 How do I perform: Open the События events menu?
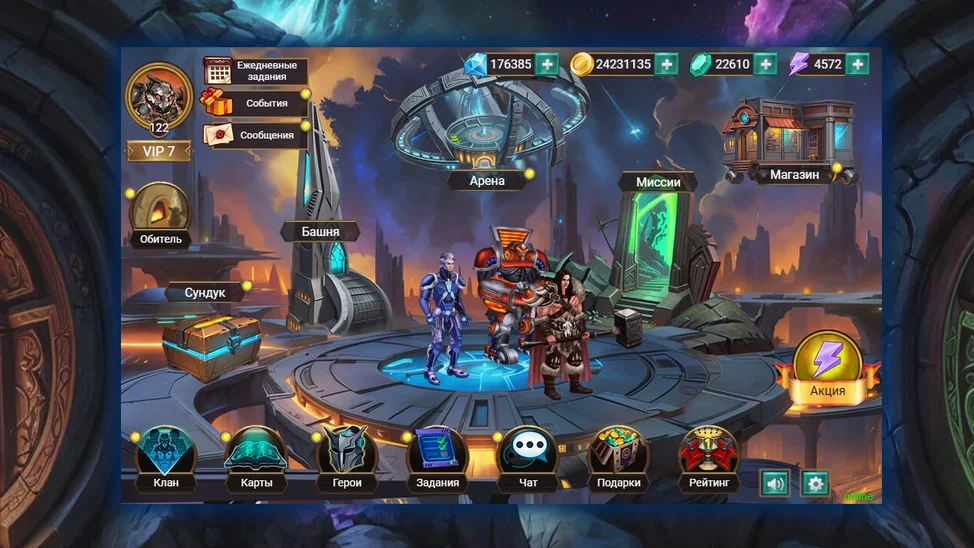click(x=255, y=103)
